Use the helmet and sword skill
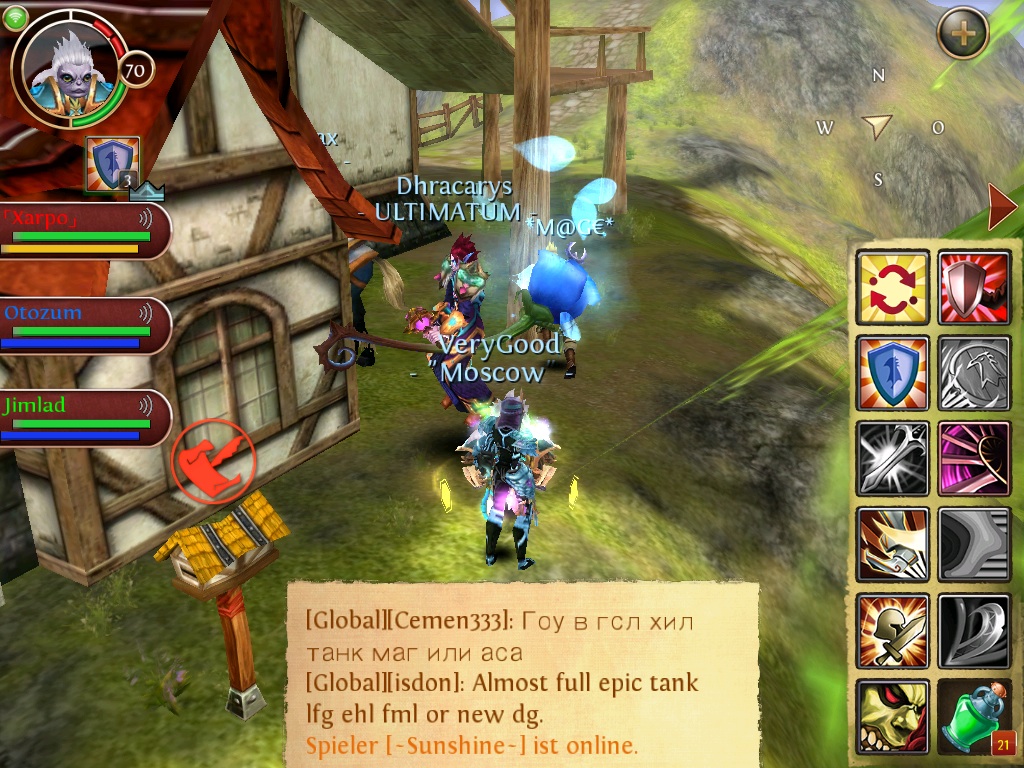1024x768 pixels. coord(893,631)
